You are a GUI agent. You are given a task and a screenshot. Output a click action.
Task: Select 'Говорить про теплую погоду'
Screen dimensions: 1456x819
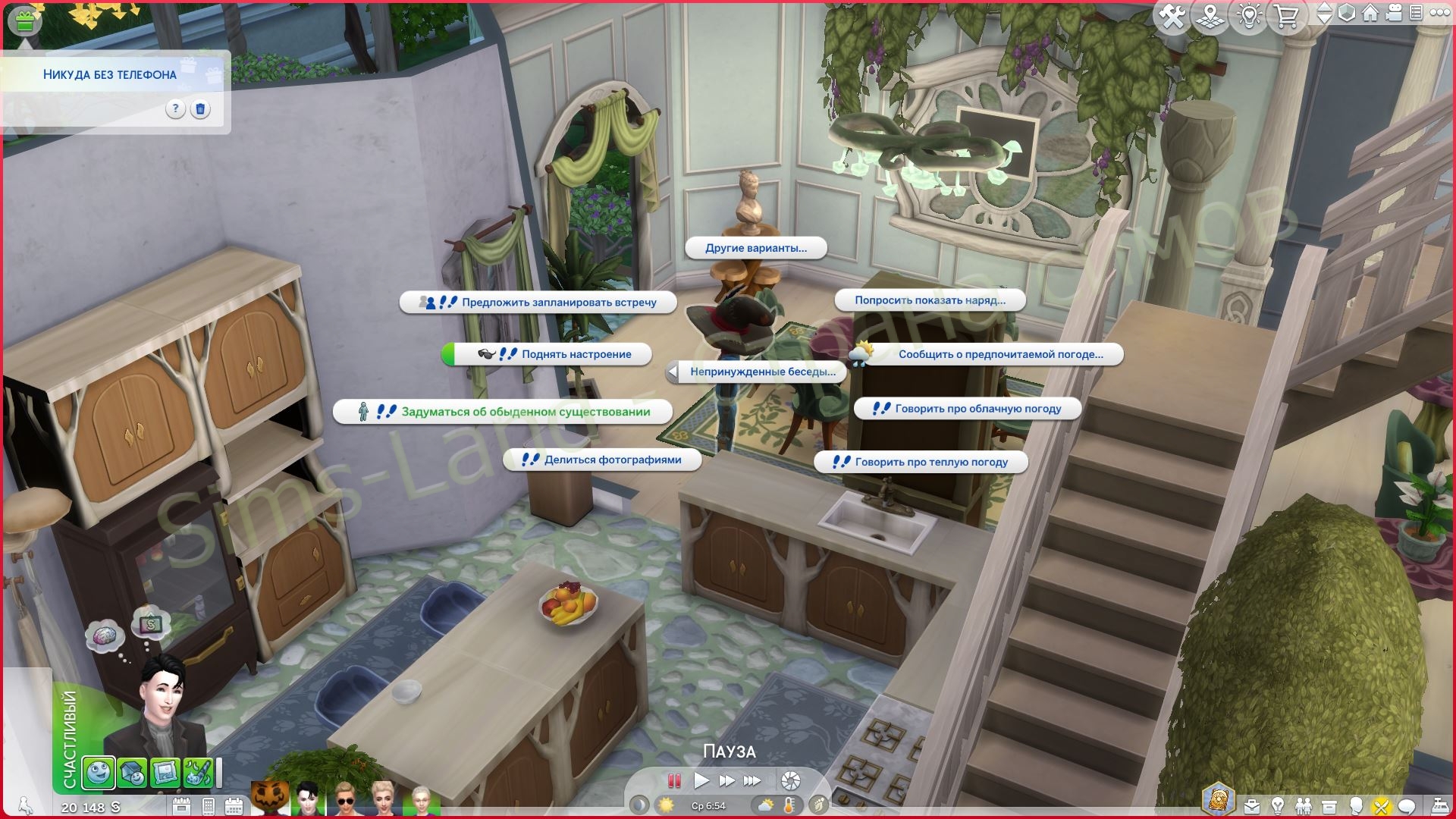(x=930, y=462)
